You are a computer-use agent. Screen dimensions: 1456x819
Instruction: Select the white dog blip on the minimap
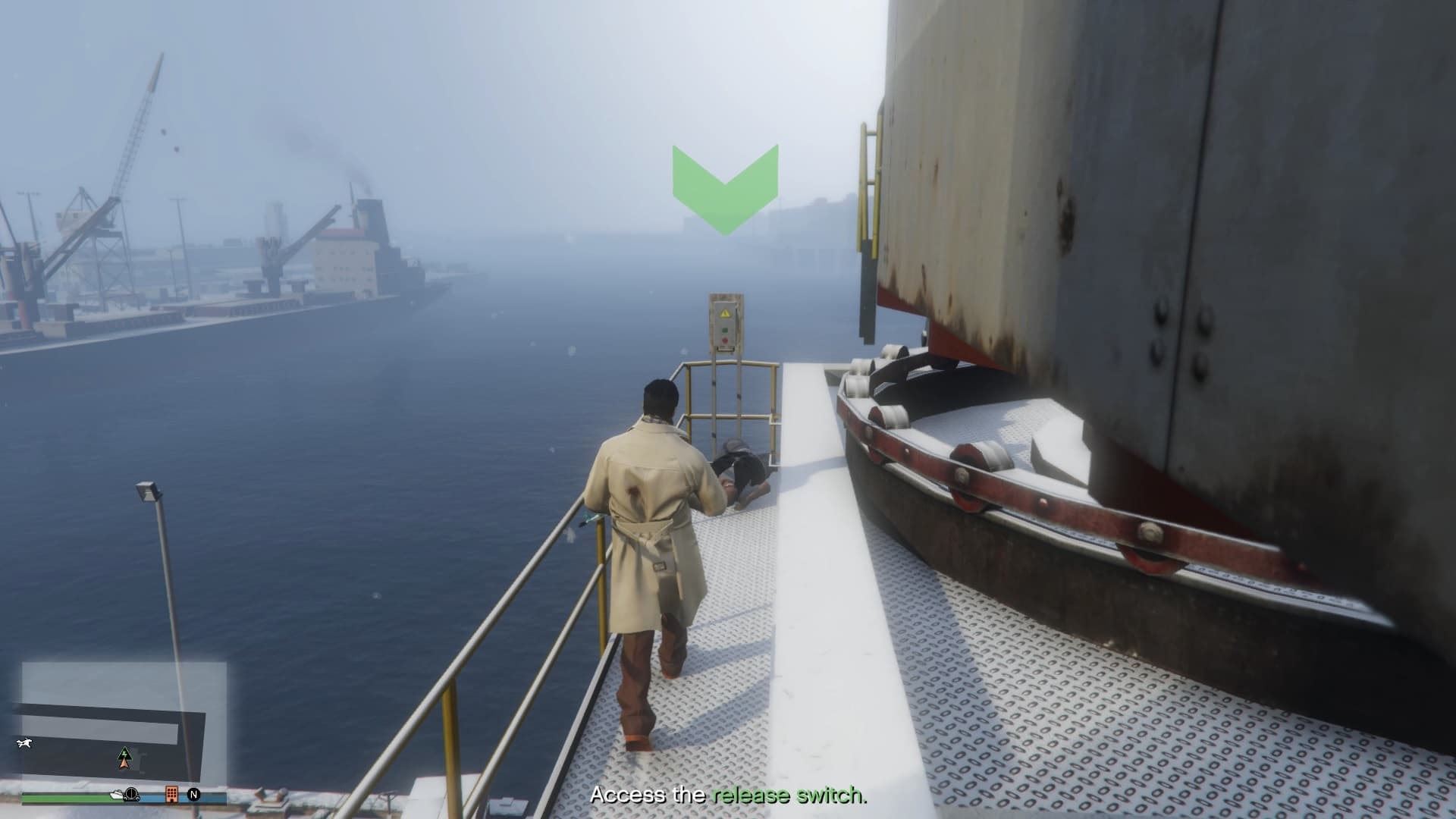point(24,742)
